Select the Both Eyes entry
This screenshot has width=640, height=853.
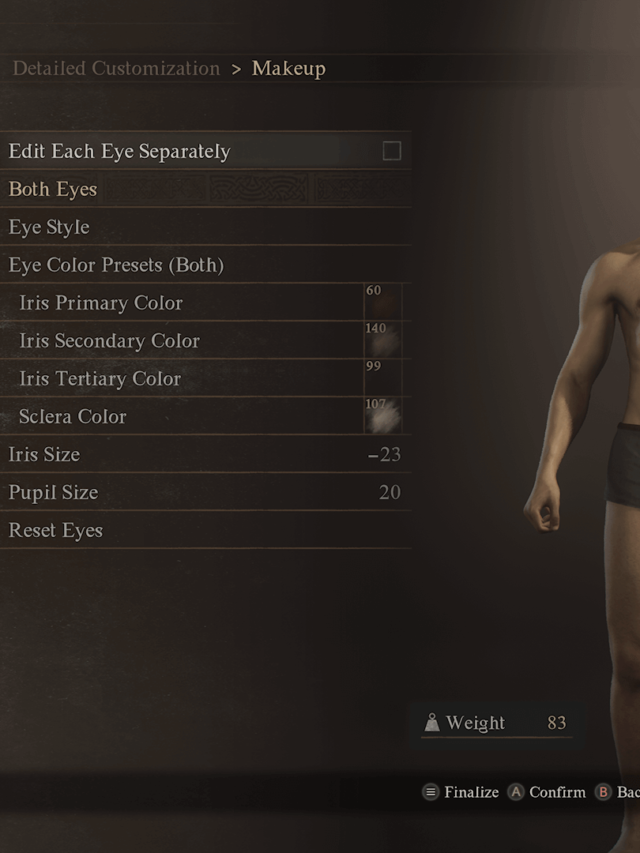click(53, 189)
